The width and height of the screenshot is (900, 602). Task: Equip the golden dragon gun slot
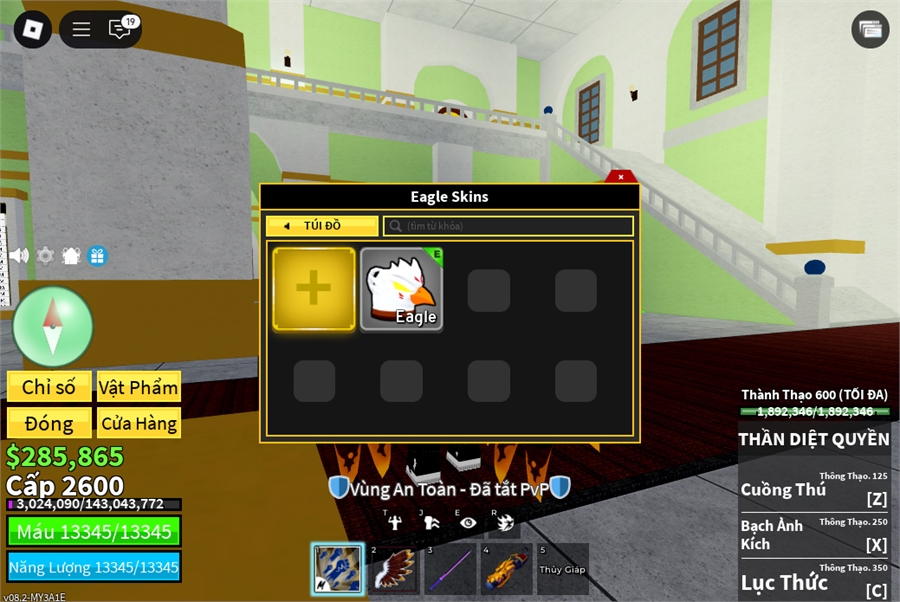tap(506, 569)
